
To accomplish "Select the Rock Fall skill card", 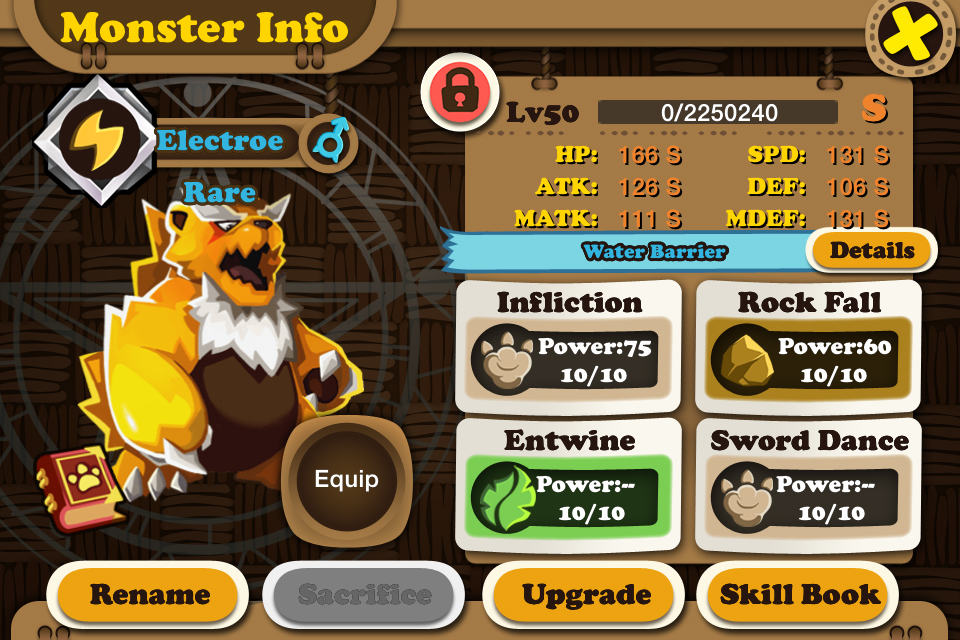I will [x=808, y=346].
